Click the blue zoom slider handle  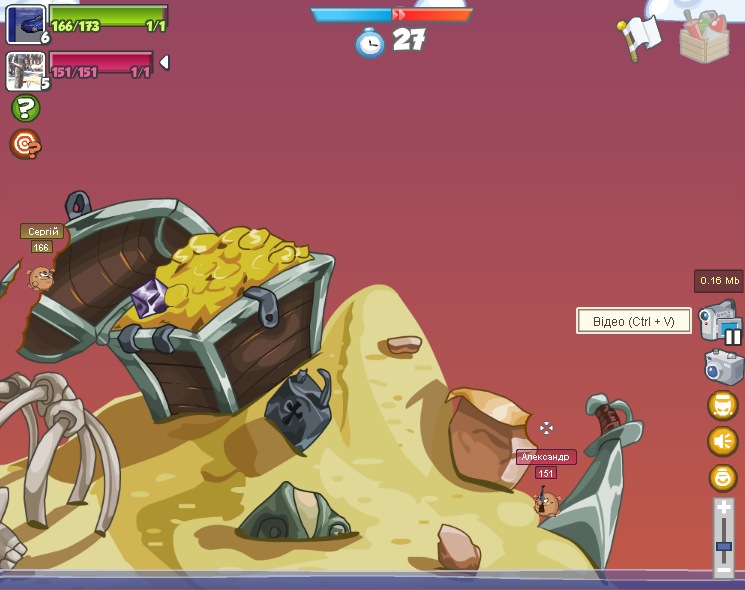[724, 547]
